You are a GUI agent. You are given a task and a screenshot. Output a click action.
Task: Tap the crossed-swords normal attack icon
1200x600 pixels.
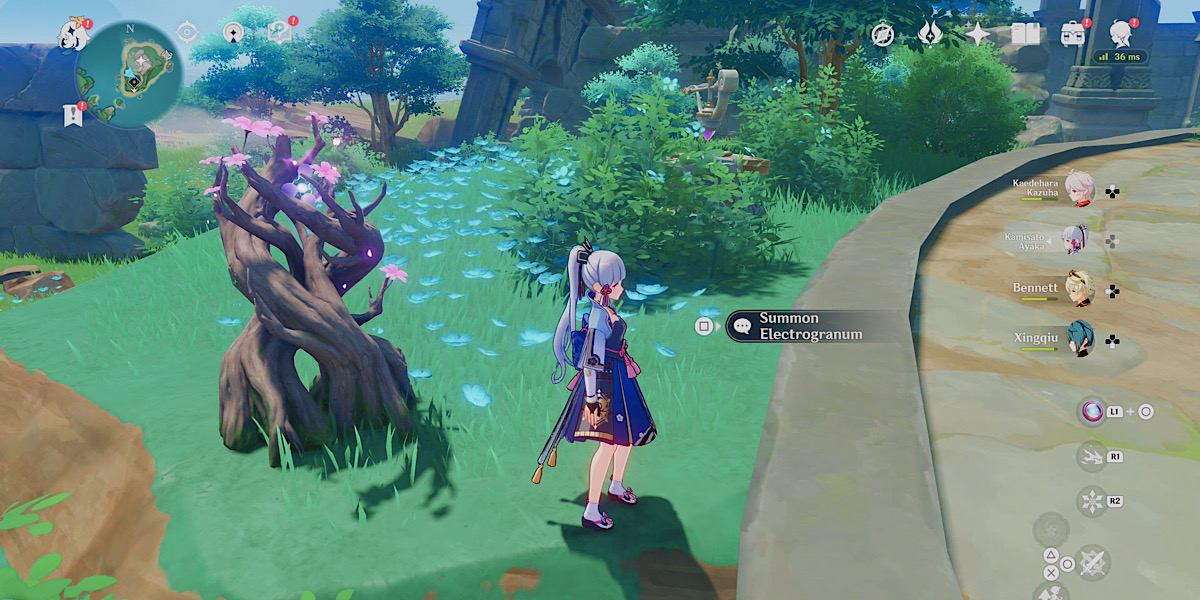click(x=1092, y=563)
